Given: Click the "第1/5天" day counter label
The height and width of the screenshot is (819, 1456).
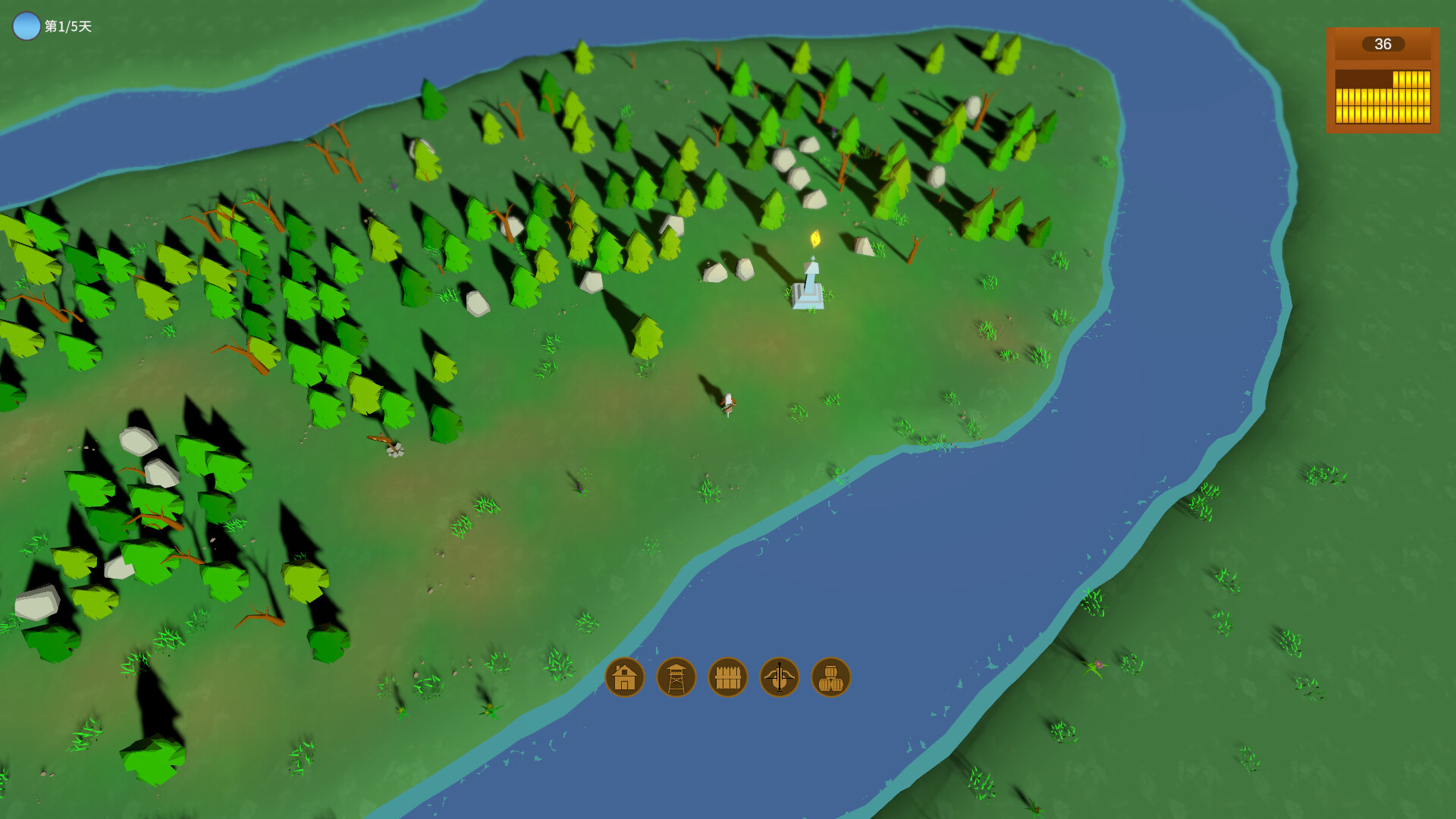Looking at the screenshot, I should click(x=67, y=25).
